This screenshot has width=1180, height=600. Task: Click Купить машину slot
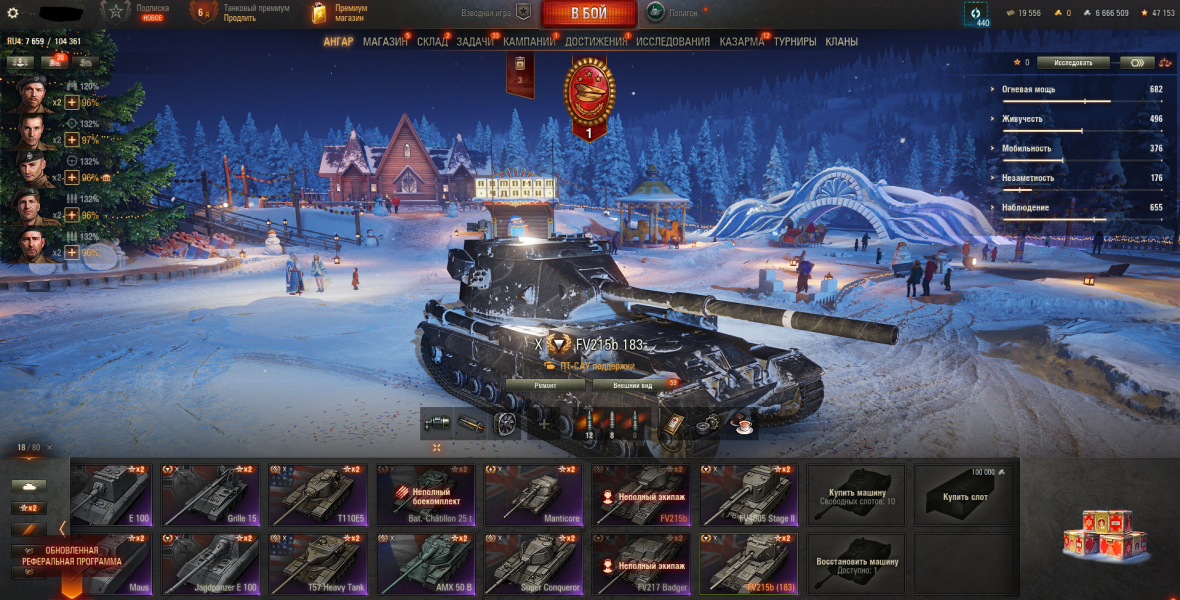(x=856, y=494)
